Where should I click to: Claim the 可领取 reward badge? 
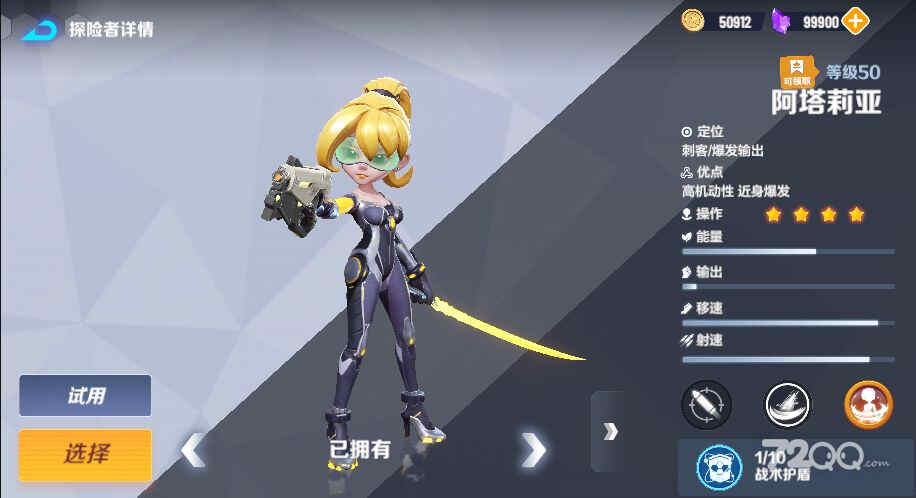pos(797,72)
